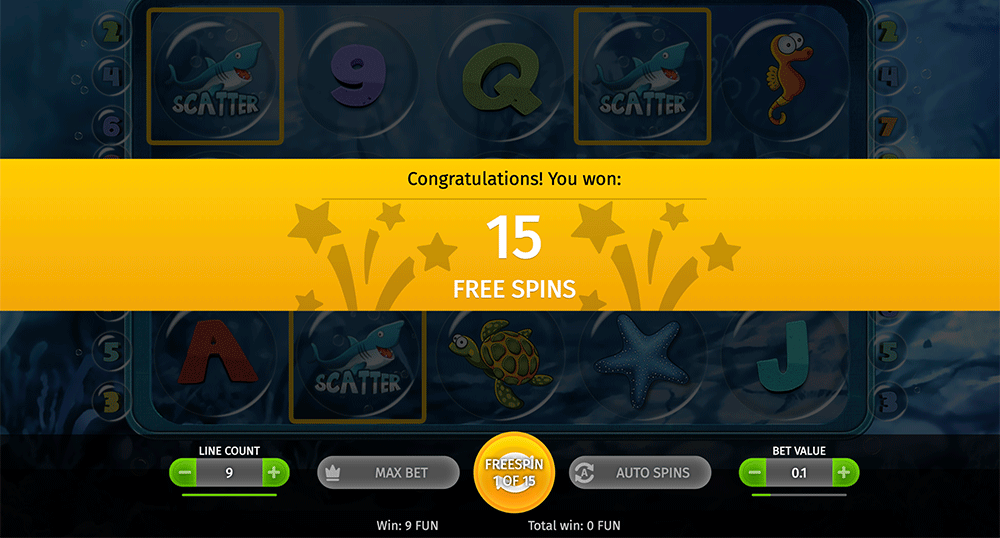Screen dimensions: 1000x538
Task: Click the Max Bet button
Action: 388,472
